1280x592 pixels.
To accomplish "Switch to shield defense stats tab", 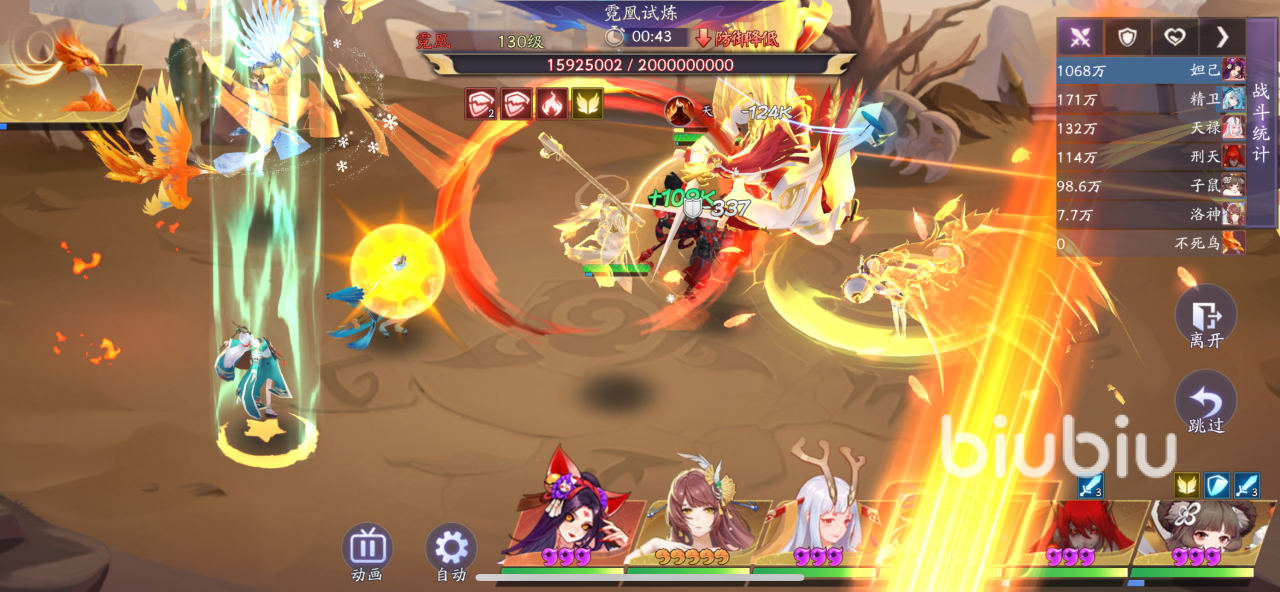I will [1128, 38].
